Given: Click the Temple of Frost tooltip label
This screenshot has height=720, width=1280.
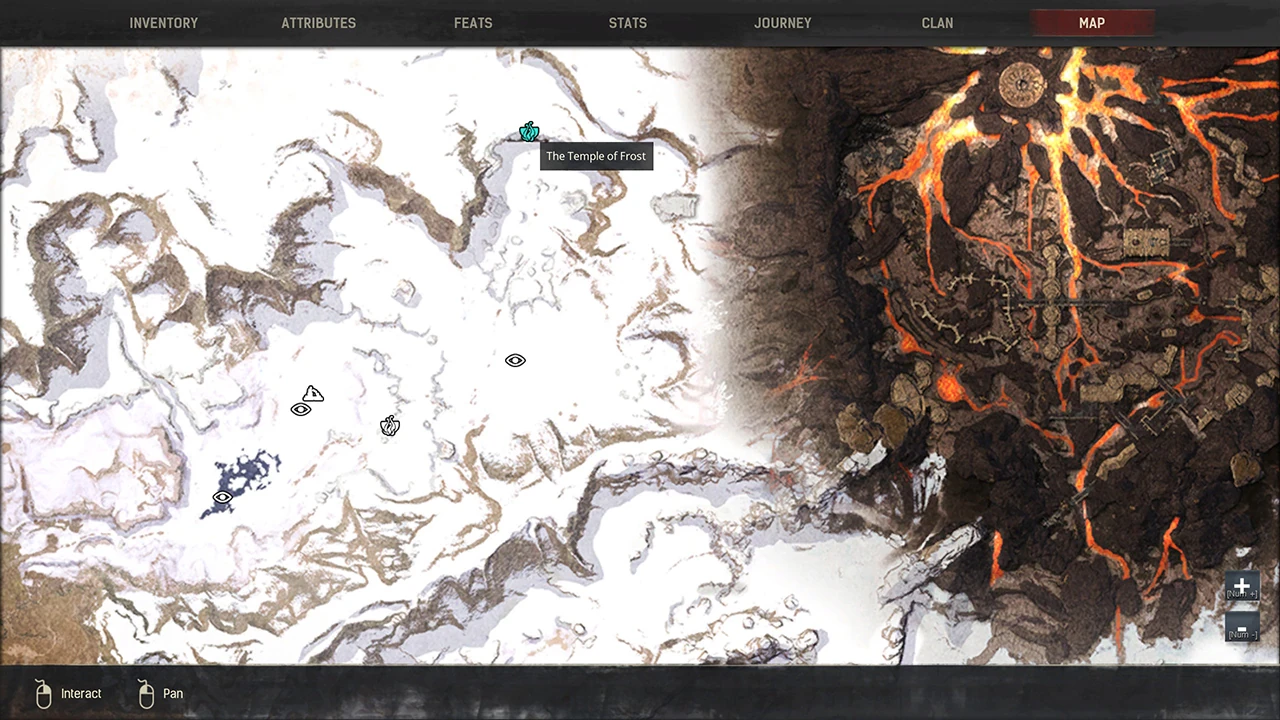Looking at the screenshot, I should (596, 156).
